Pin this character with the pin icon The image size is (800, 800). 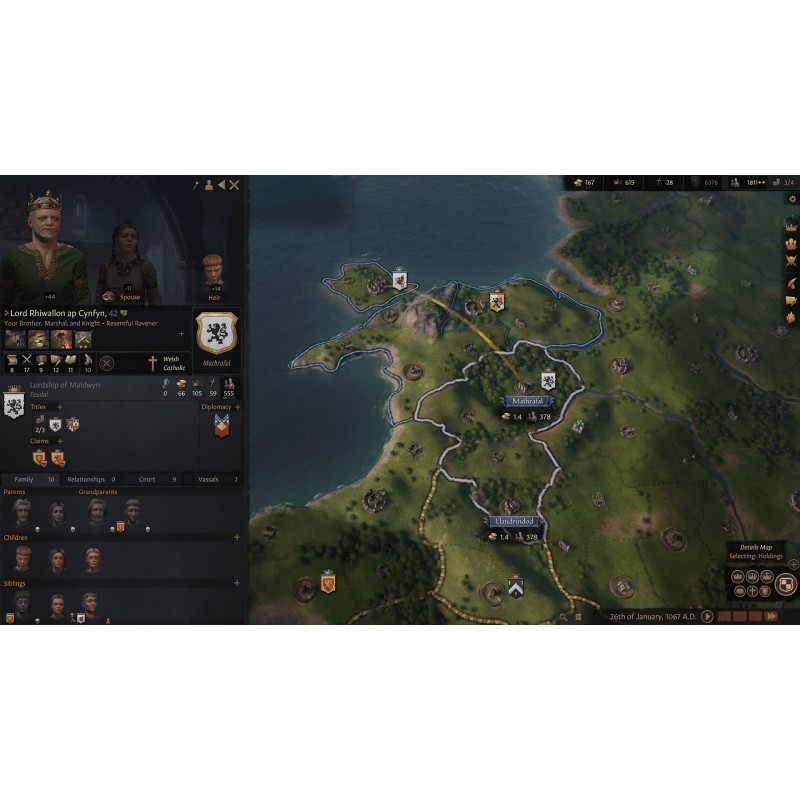tap(197, 185)
